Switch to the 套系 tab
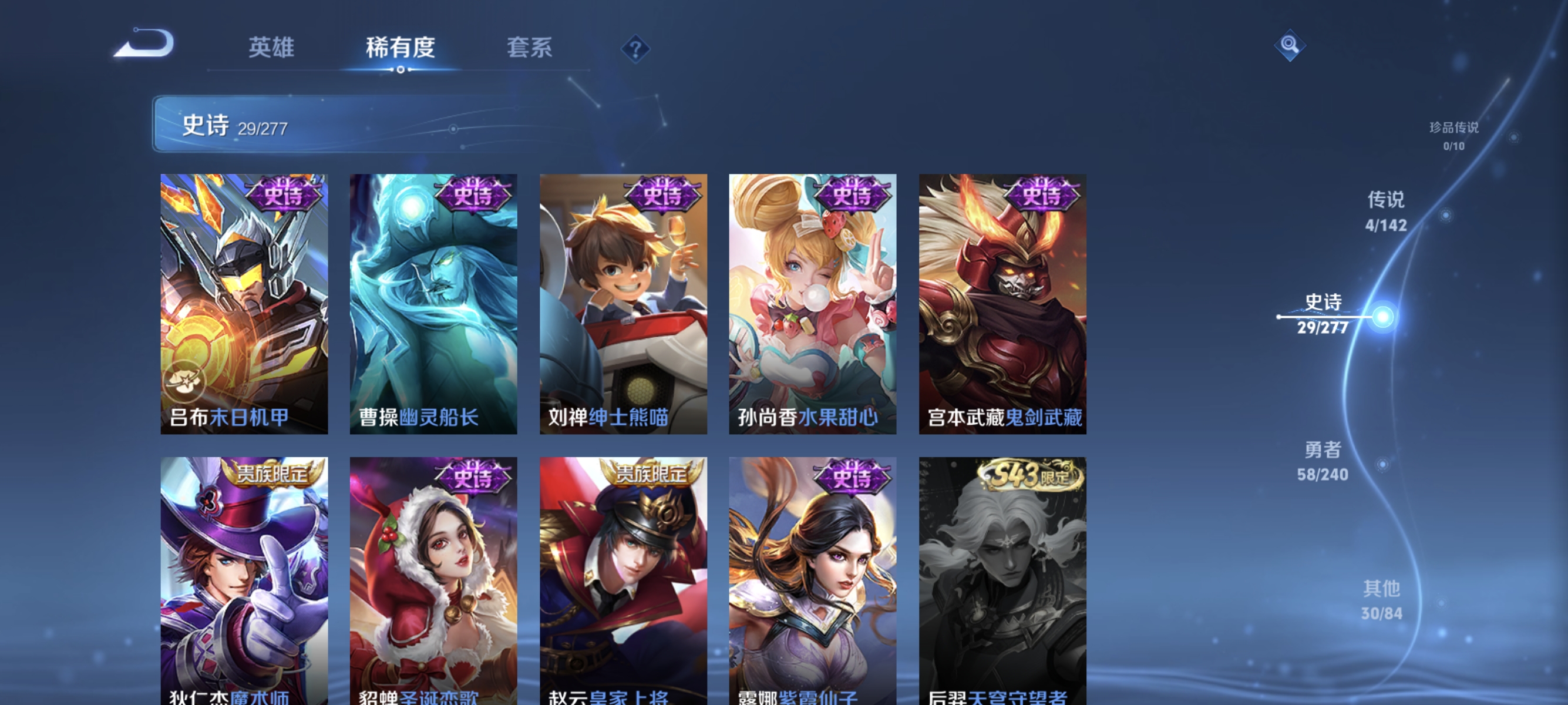This screenshot has height=705, width=1568. 530,48
